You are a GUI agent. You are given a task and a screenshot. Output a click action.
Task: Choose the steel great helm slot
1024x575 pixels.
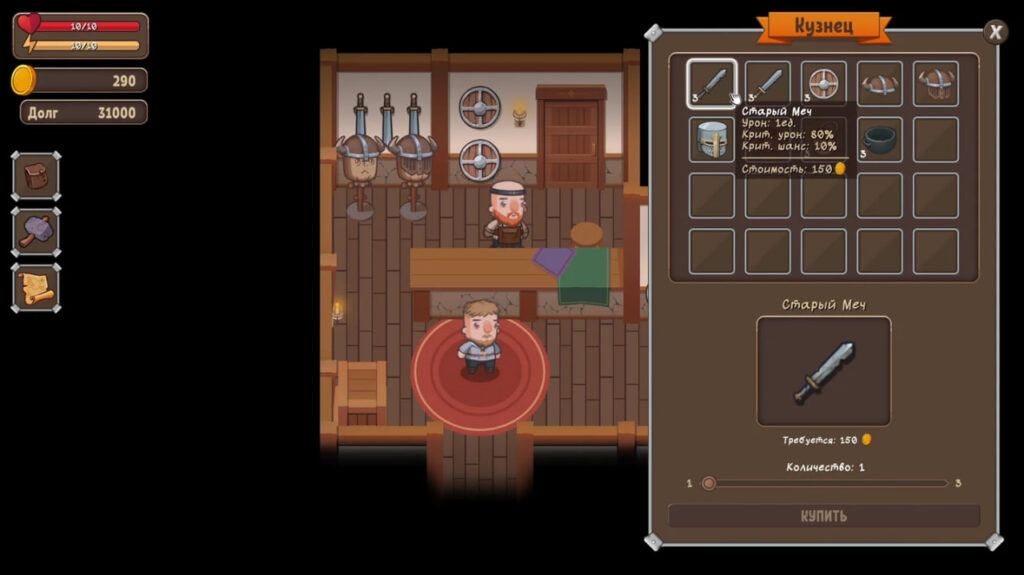tap(711, 140)
